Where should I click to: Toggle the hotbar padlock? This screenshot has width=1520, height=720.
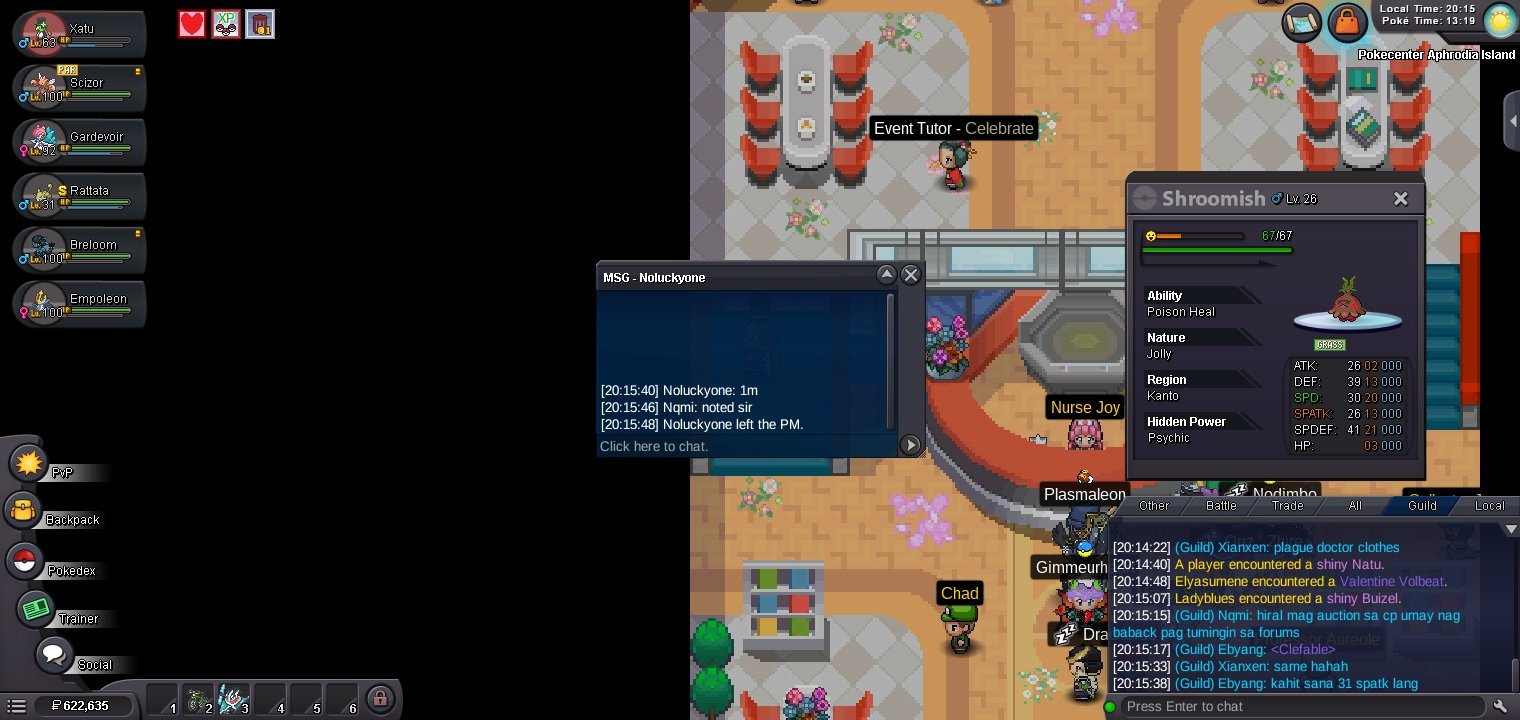point(379,698)
